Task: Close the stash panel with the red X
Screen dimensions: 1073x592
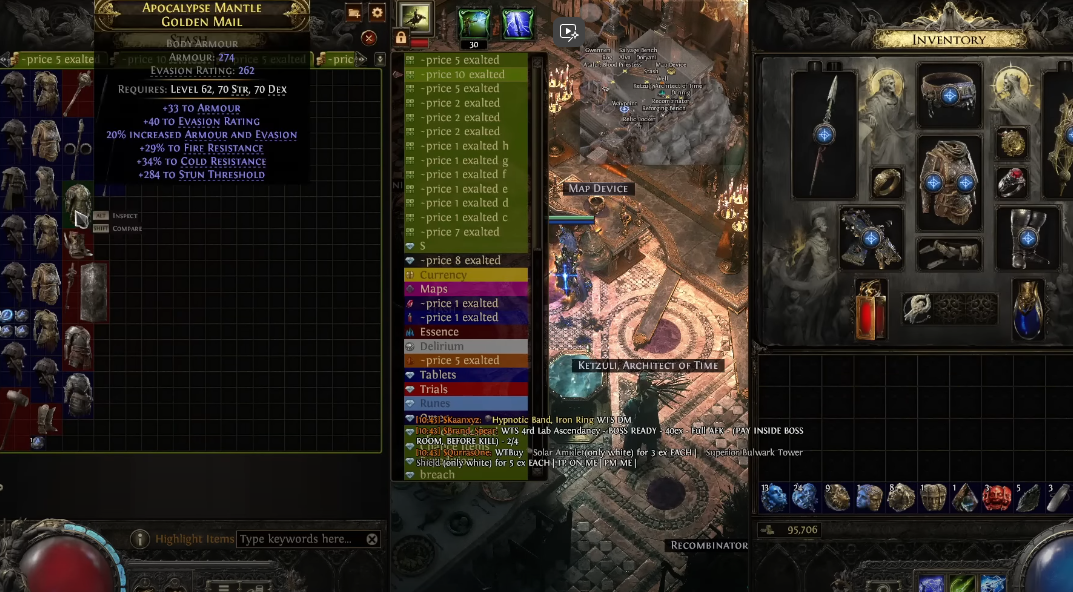Action: (x=369, y=38)
